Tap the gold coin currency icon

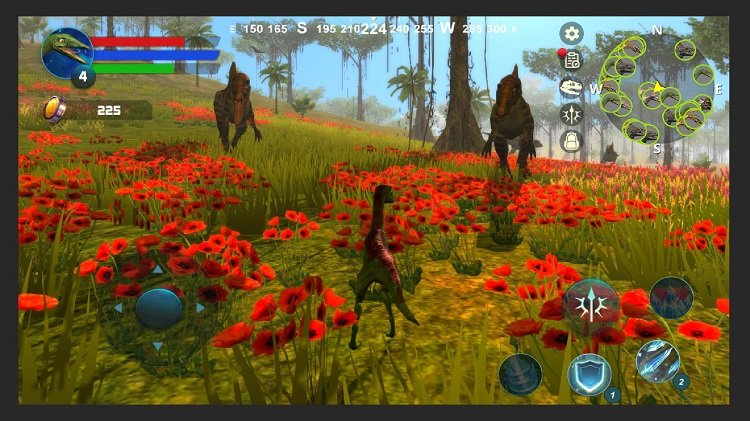55,109
